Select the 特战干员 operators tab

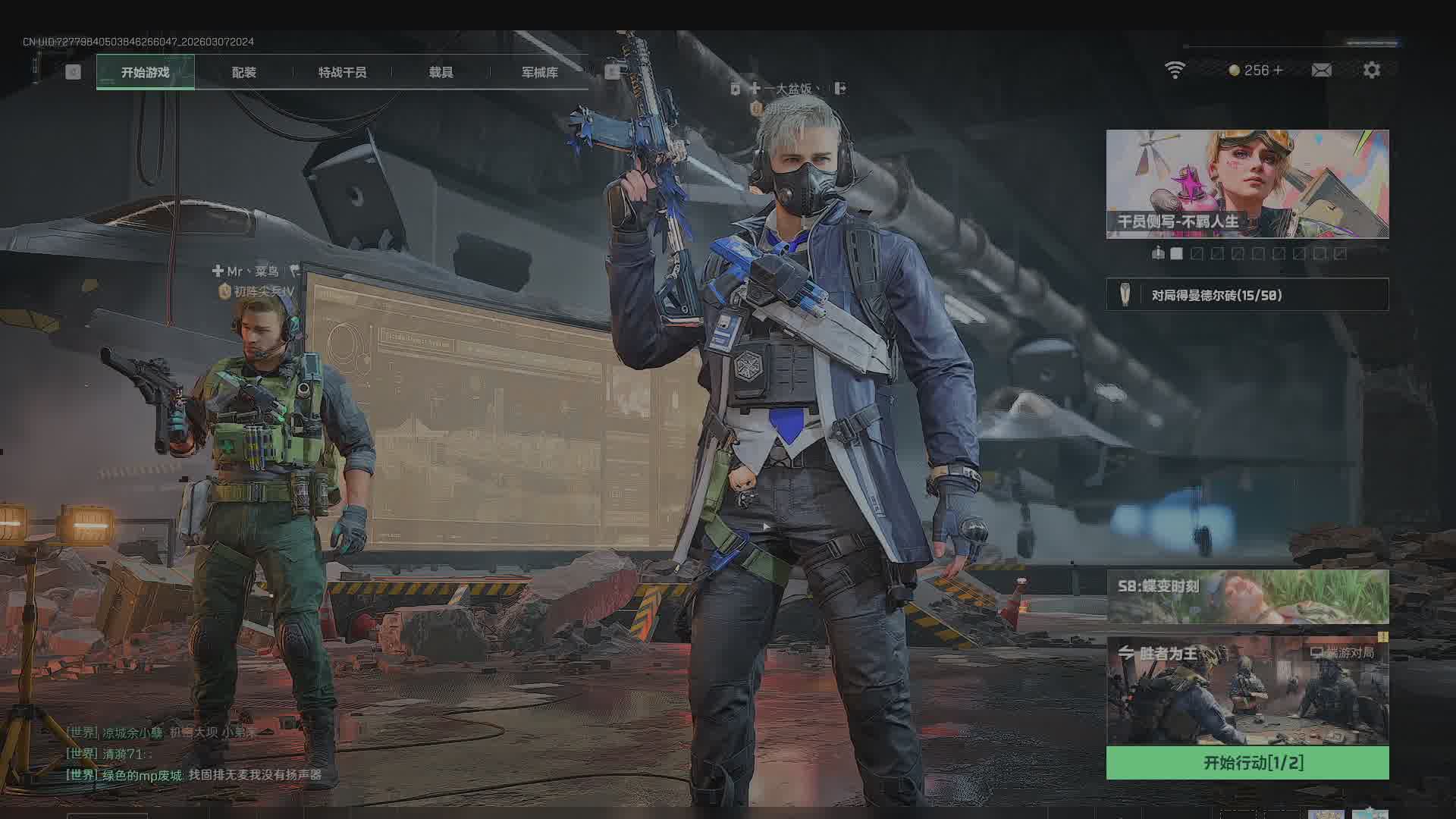tap(342, 73)
